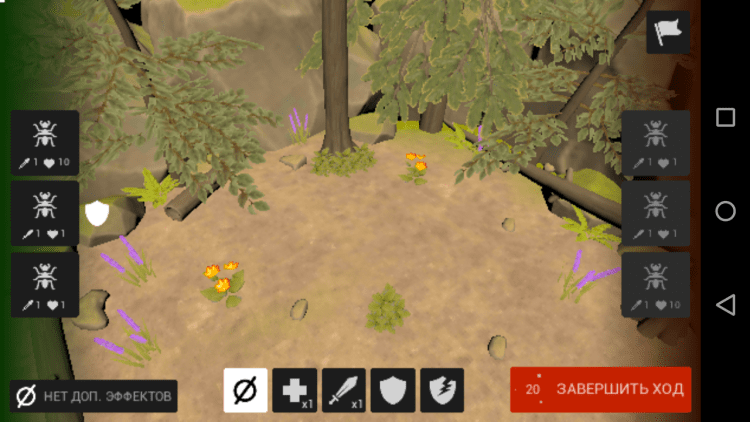750x422 pixels.
Task: Tap the Android home circle button
Action: [x=725, y=211]
